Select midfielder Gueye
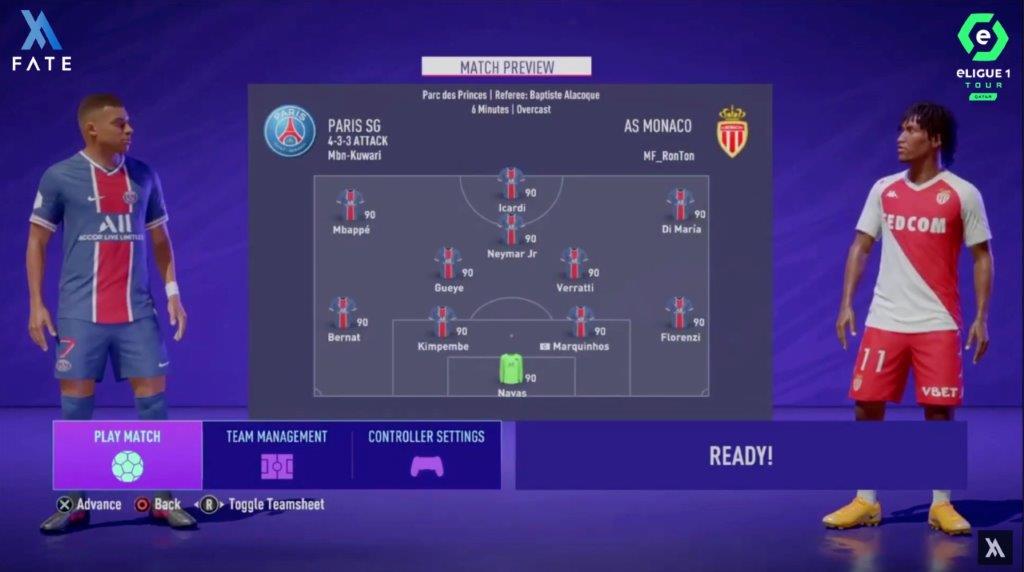The width and height of the screenshot is (1024, 572). [448, 264]
